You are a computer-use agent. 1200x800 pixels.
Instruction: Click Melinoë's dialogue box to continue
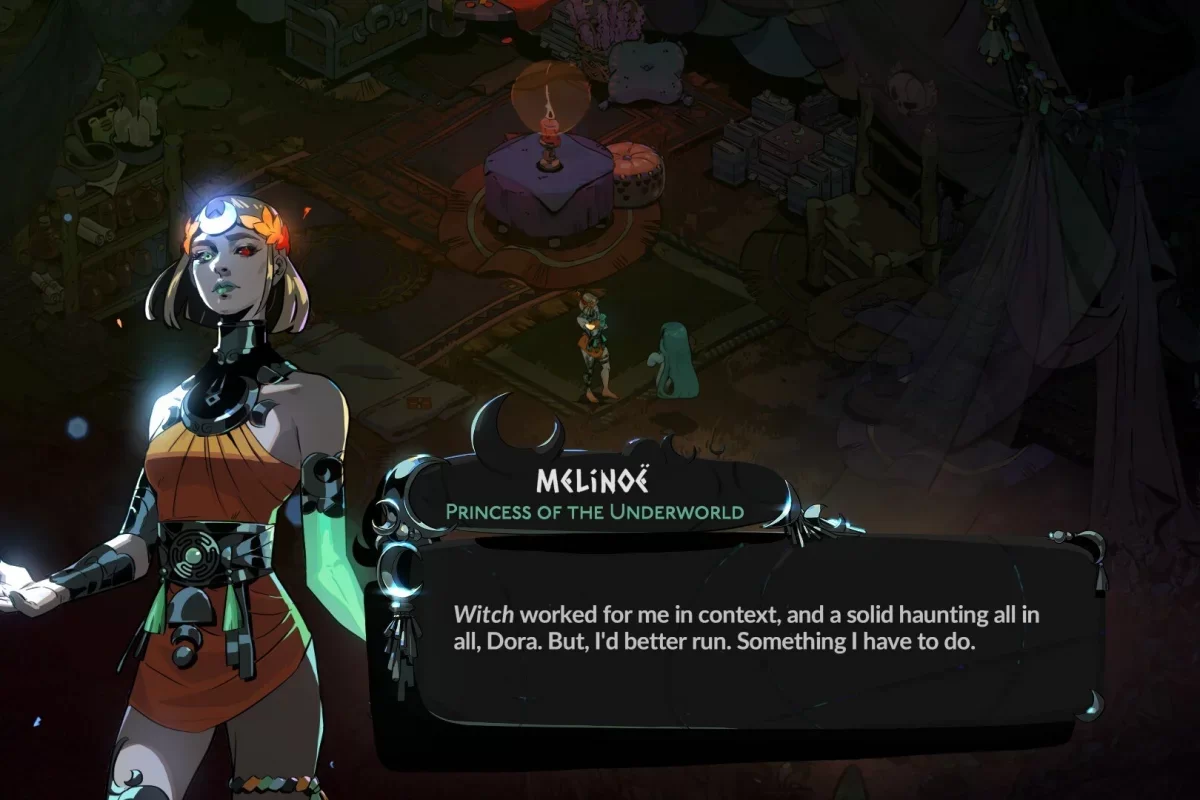coord(745,640)
